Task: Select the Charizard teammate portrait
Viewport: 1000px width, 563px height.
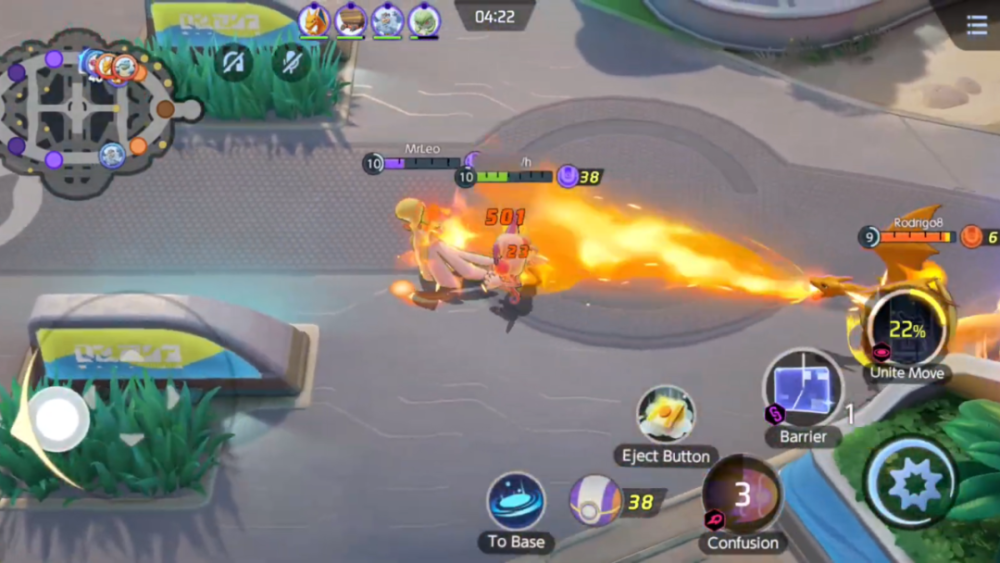Action: [314, 20]
